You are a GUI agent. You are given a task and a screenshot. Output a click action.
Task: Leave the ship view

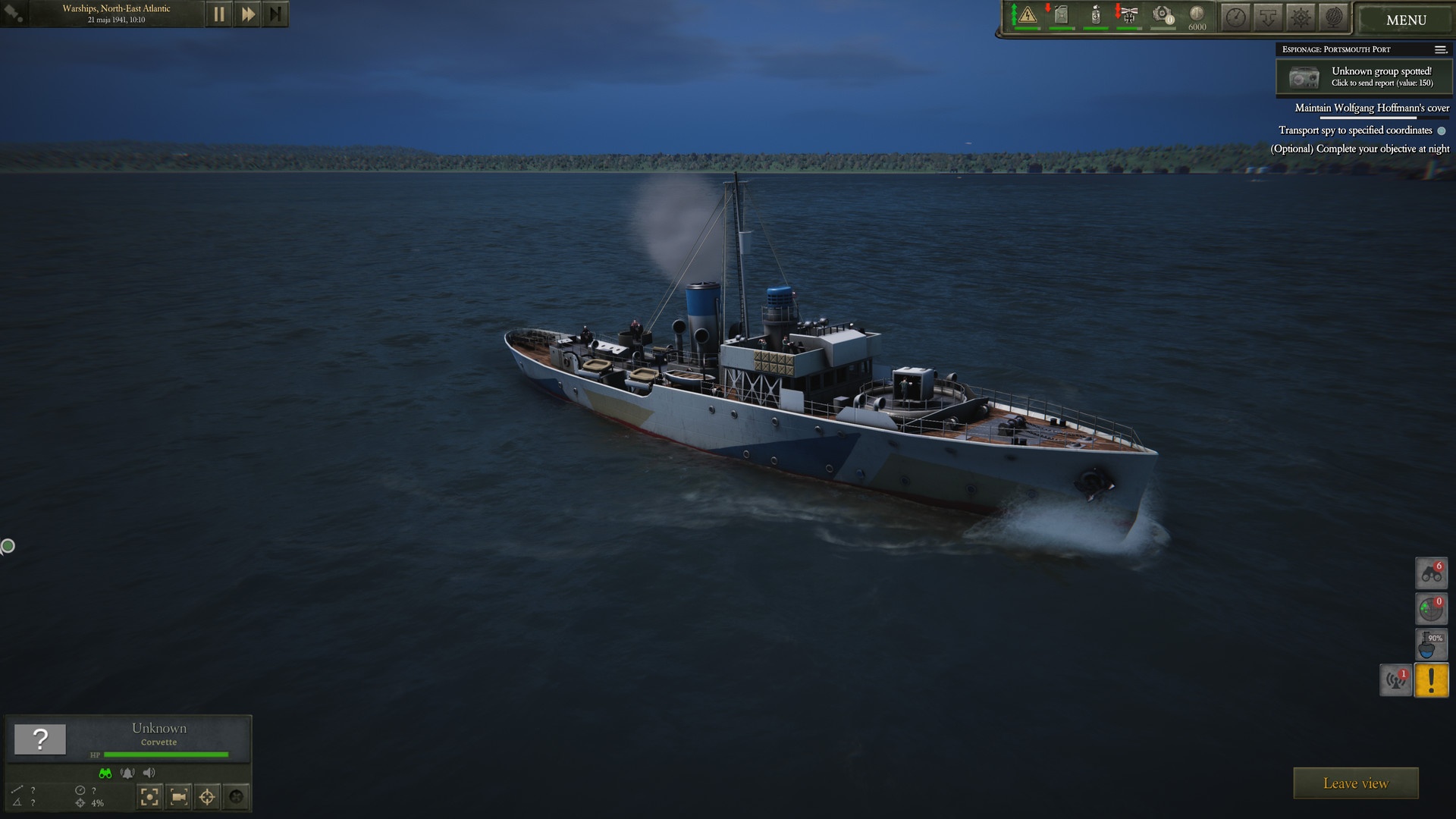tap(1355, 783)
